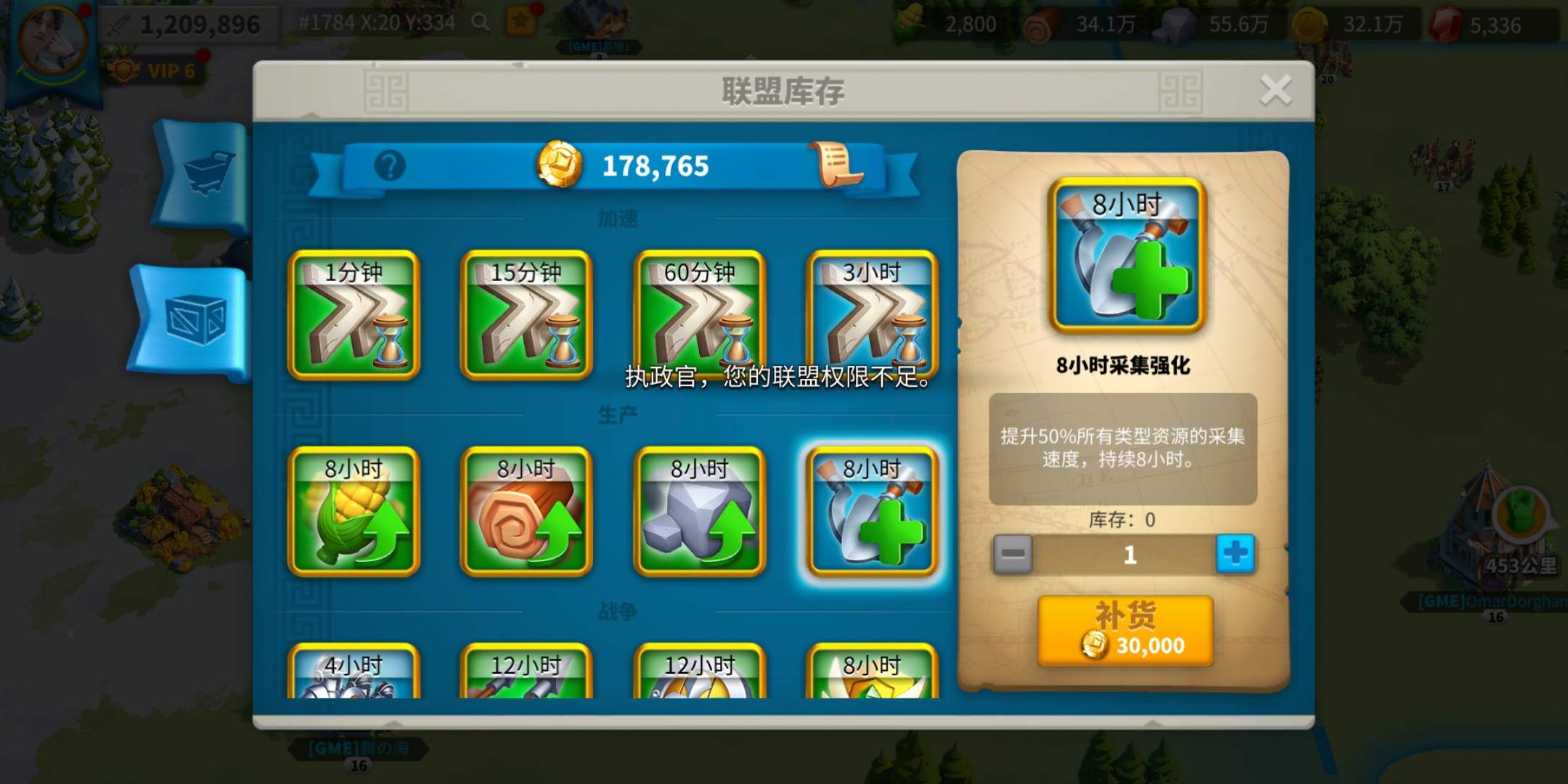Increase quantity with the plus stepper
Viewport: 1568px width, 784px height.
click(1236, 554)
